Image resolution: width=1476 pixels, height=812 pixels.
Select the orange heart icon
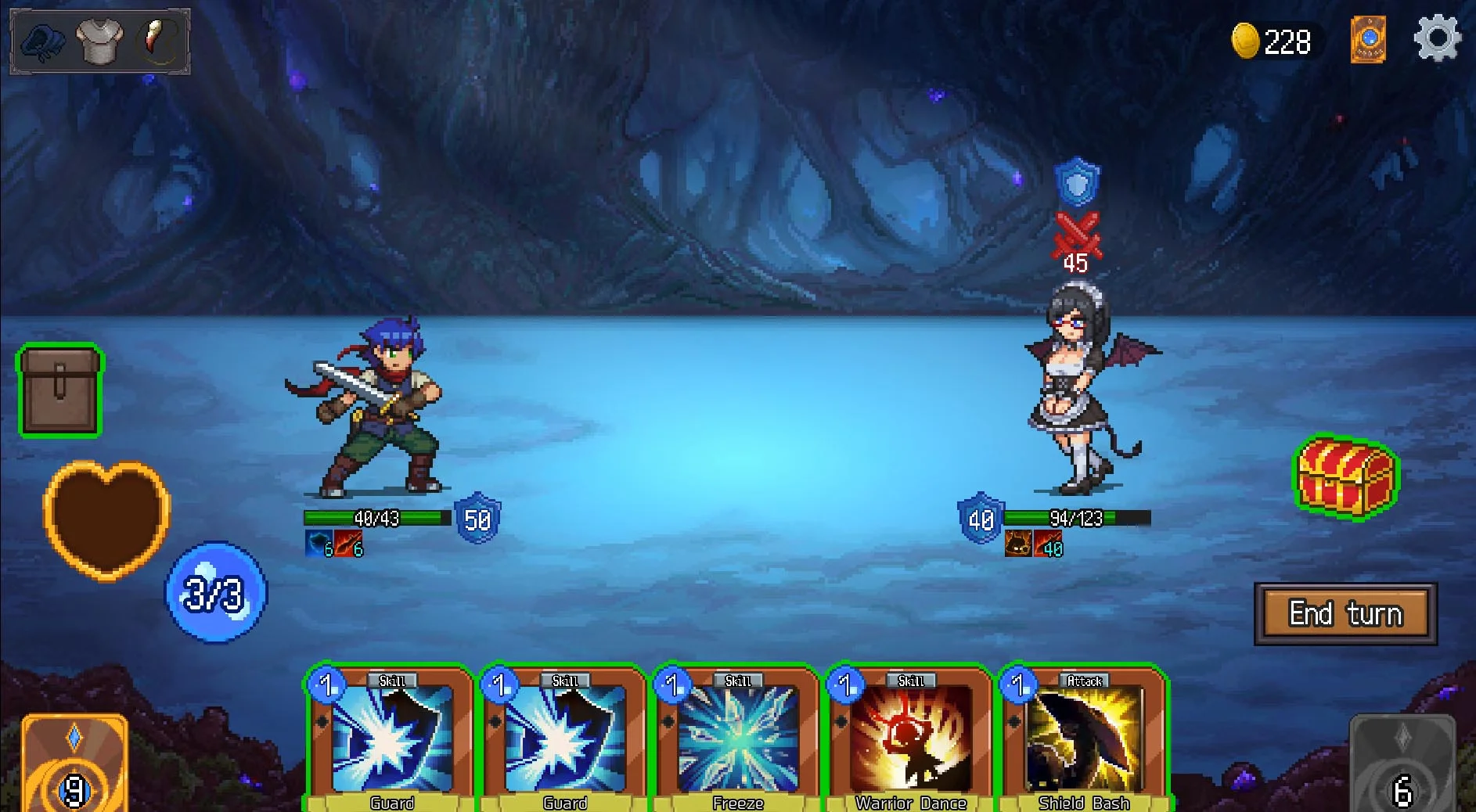[x=106, y=518]
